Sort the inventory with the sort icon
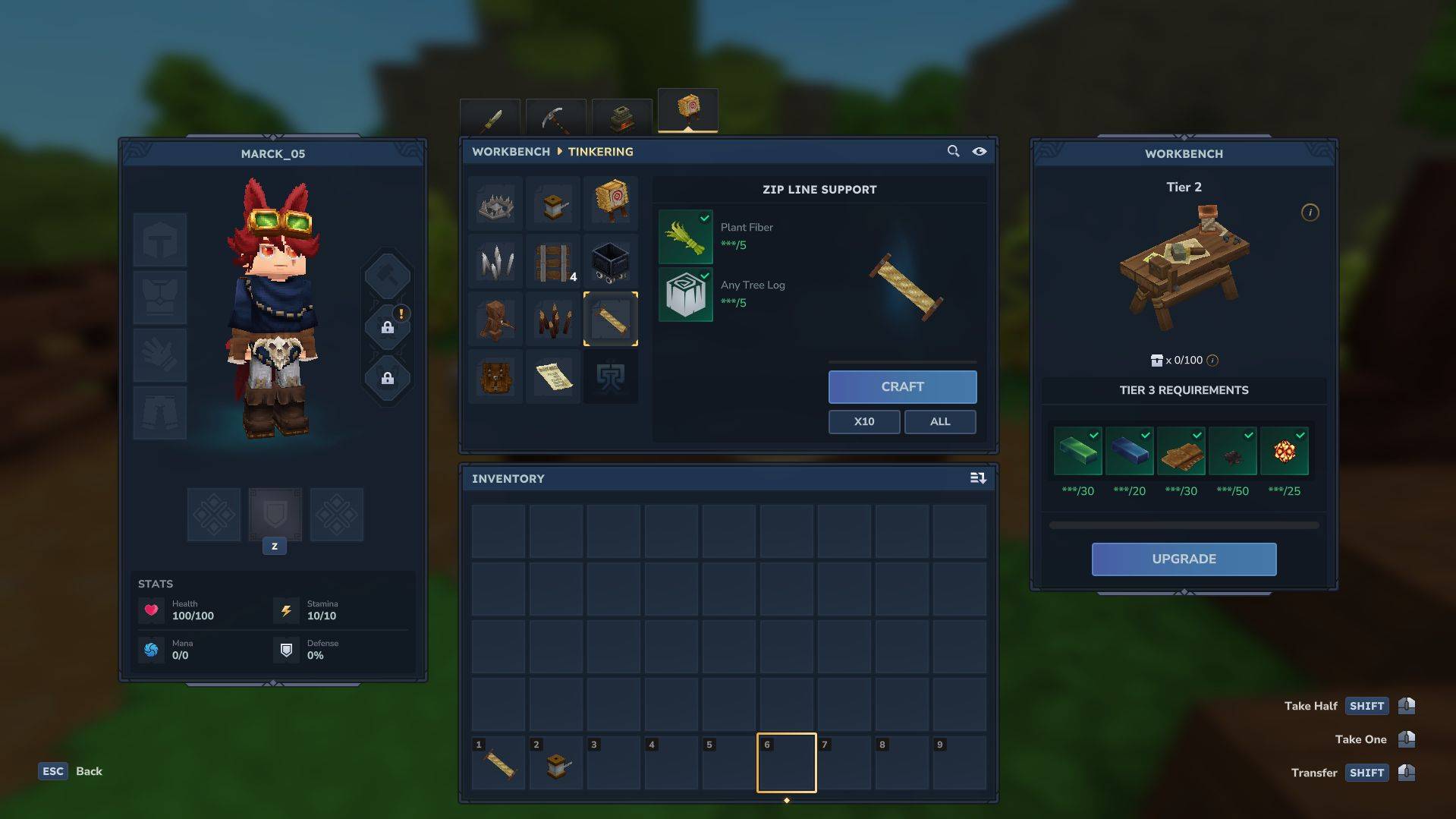The height and width of the screenshot is (819, 1456). [977, 478]
